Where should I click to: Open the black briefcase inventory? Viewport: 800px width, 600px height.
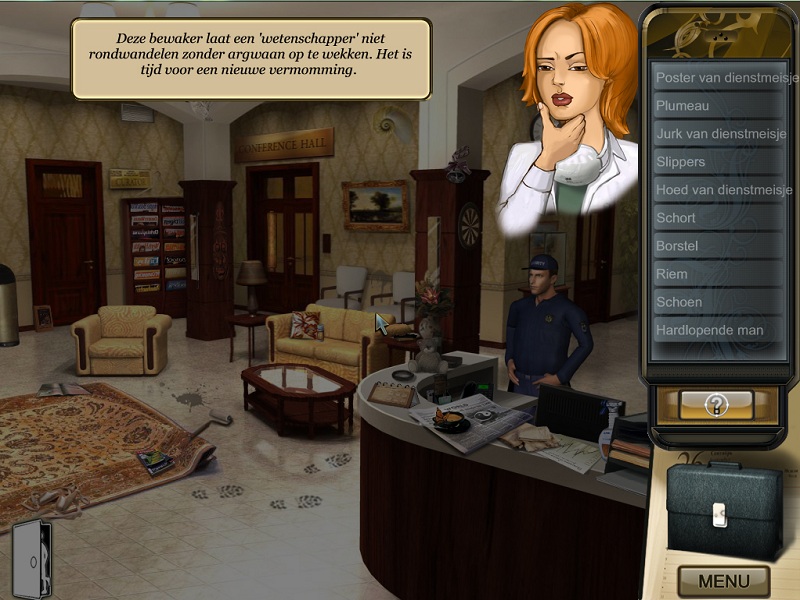click(724, 510)
